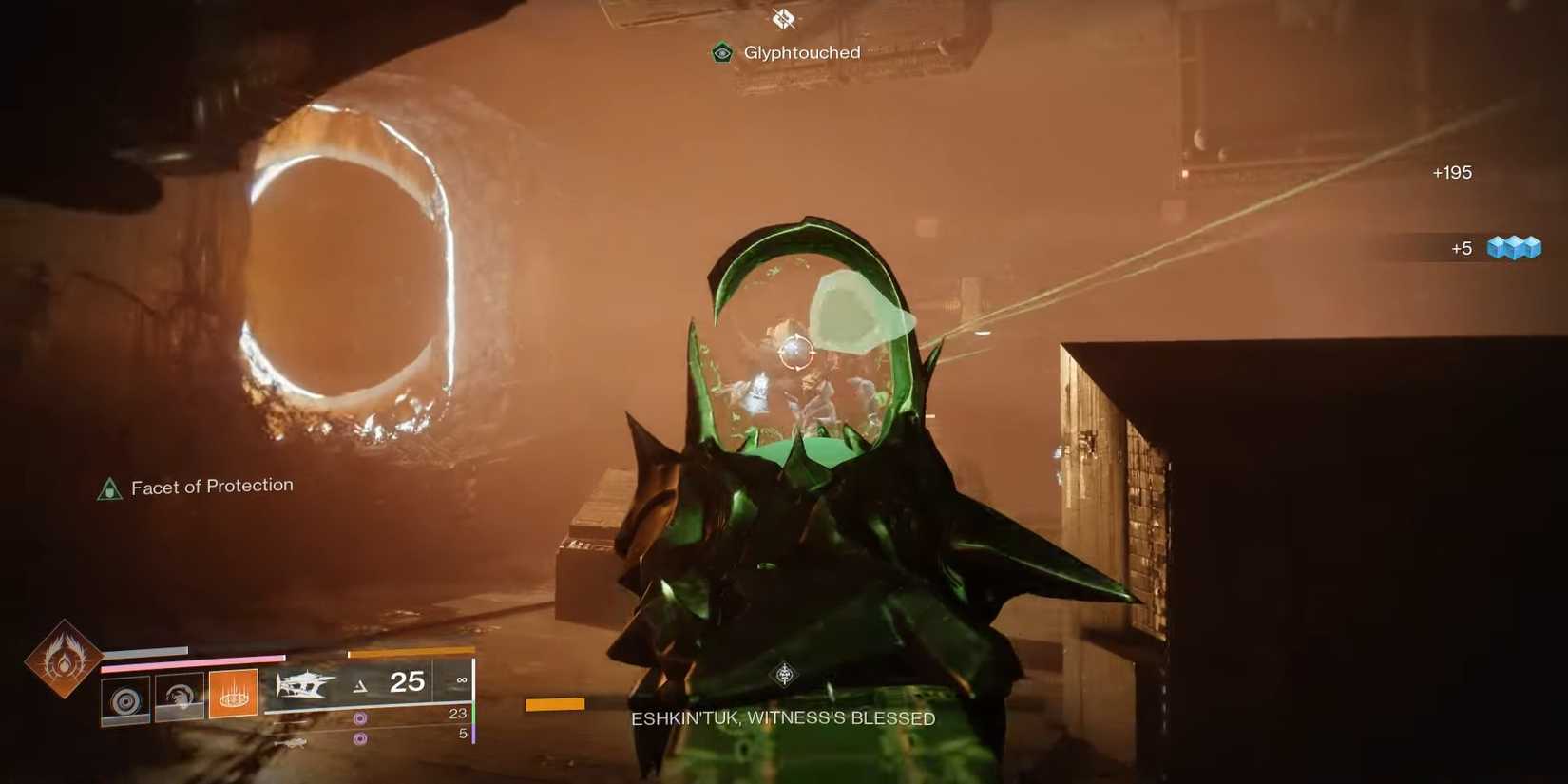
Task: Select the equipped primary weapon icon
Action: tap(305, 684)
